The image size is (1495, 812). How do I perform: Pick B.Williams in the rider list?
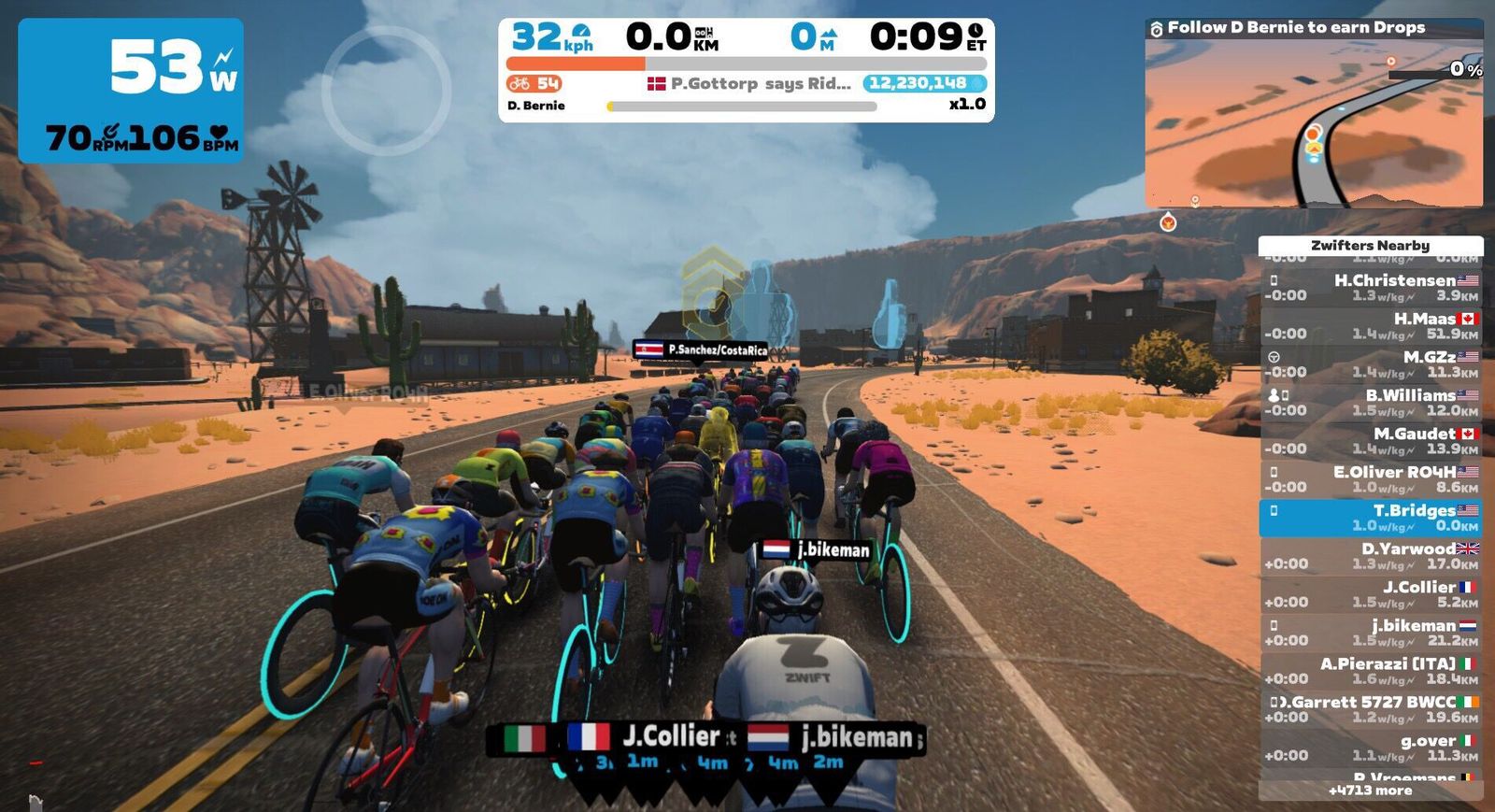pos(1370,403)
